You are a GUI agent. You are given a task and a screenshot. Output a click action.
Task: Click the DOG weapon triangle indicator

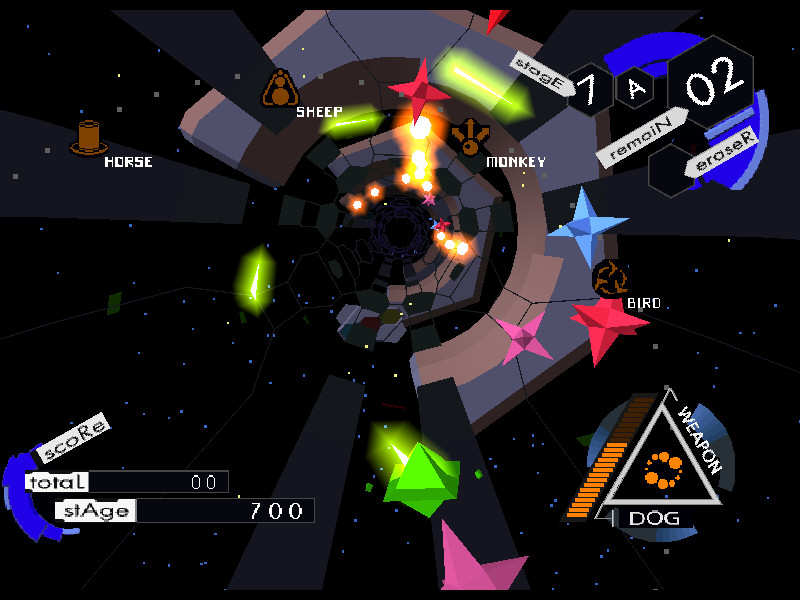point(660,467)
